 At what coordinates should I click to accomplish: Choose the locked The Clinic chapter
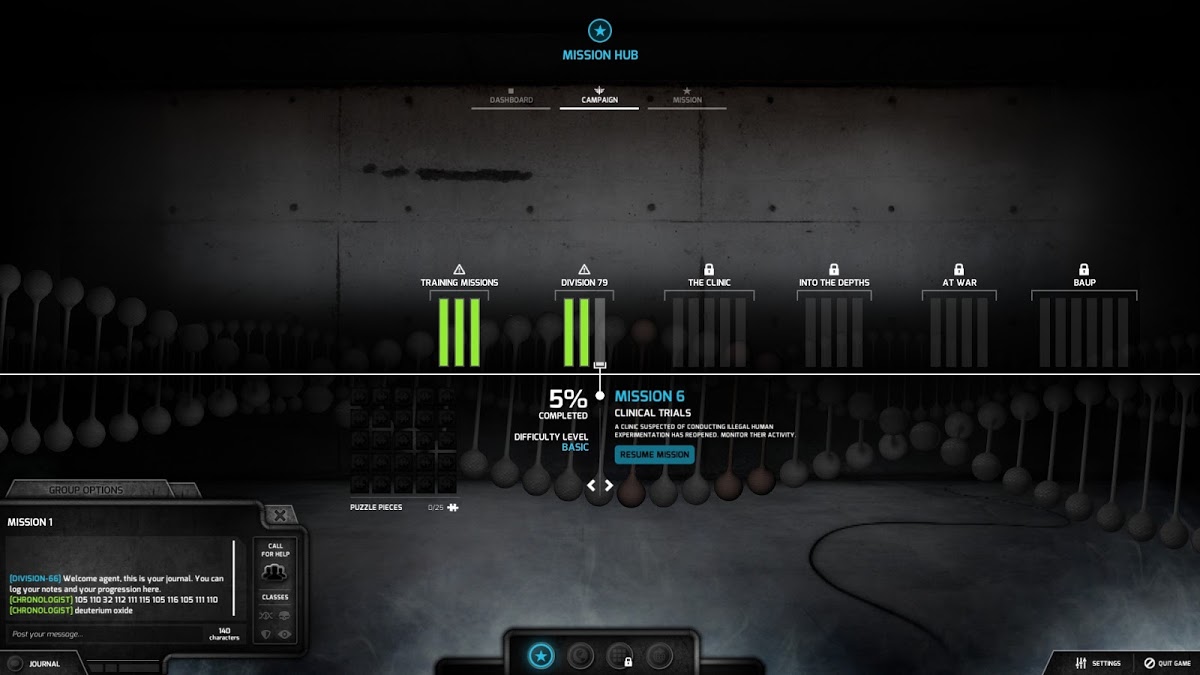click(709, 283)
